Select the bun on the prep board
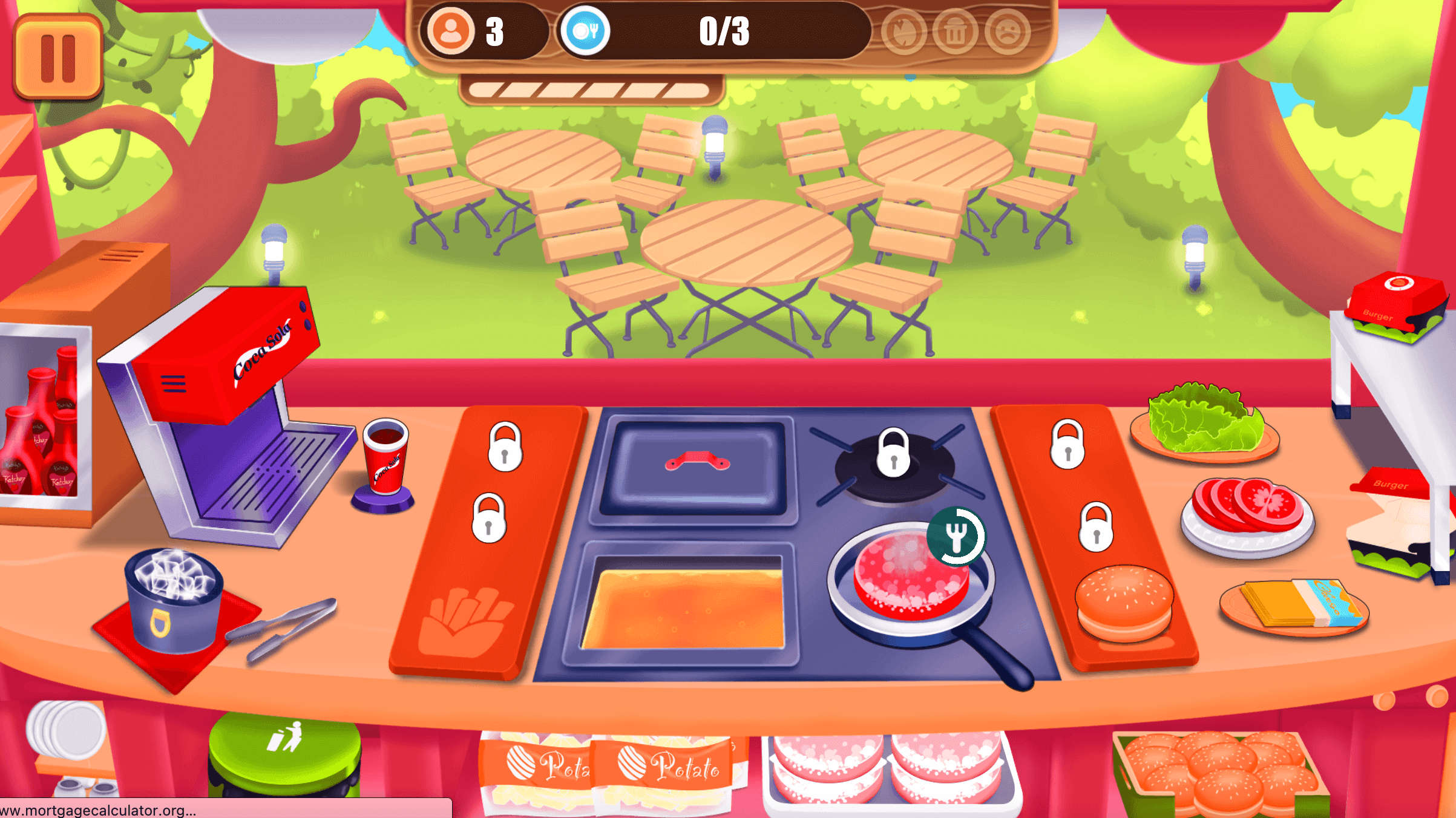The image size is (1456, 818). (x=1124, y=602)
